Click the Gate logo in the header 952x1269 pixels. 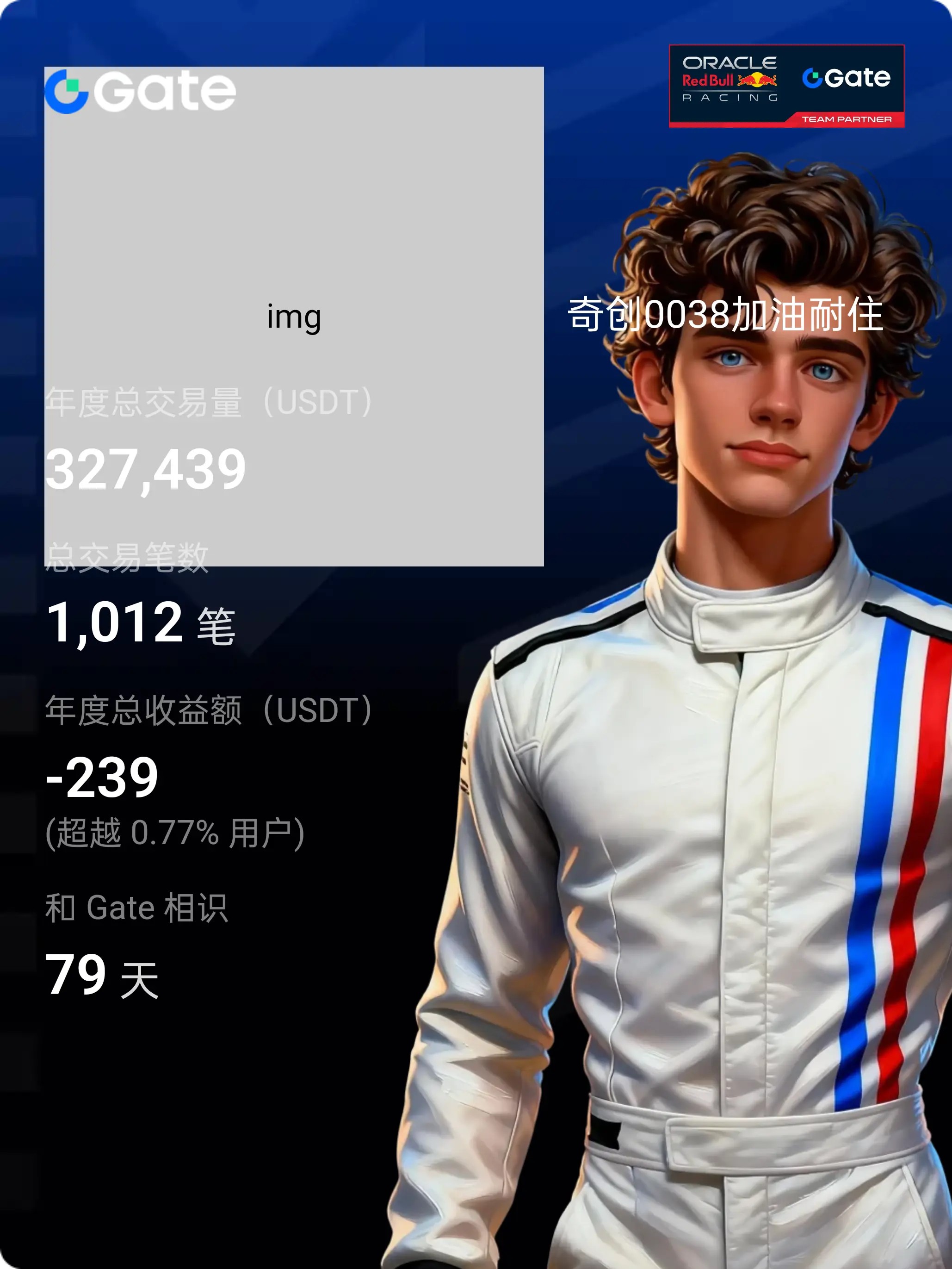[141, 91]
